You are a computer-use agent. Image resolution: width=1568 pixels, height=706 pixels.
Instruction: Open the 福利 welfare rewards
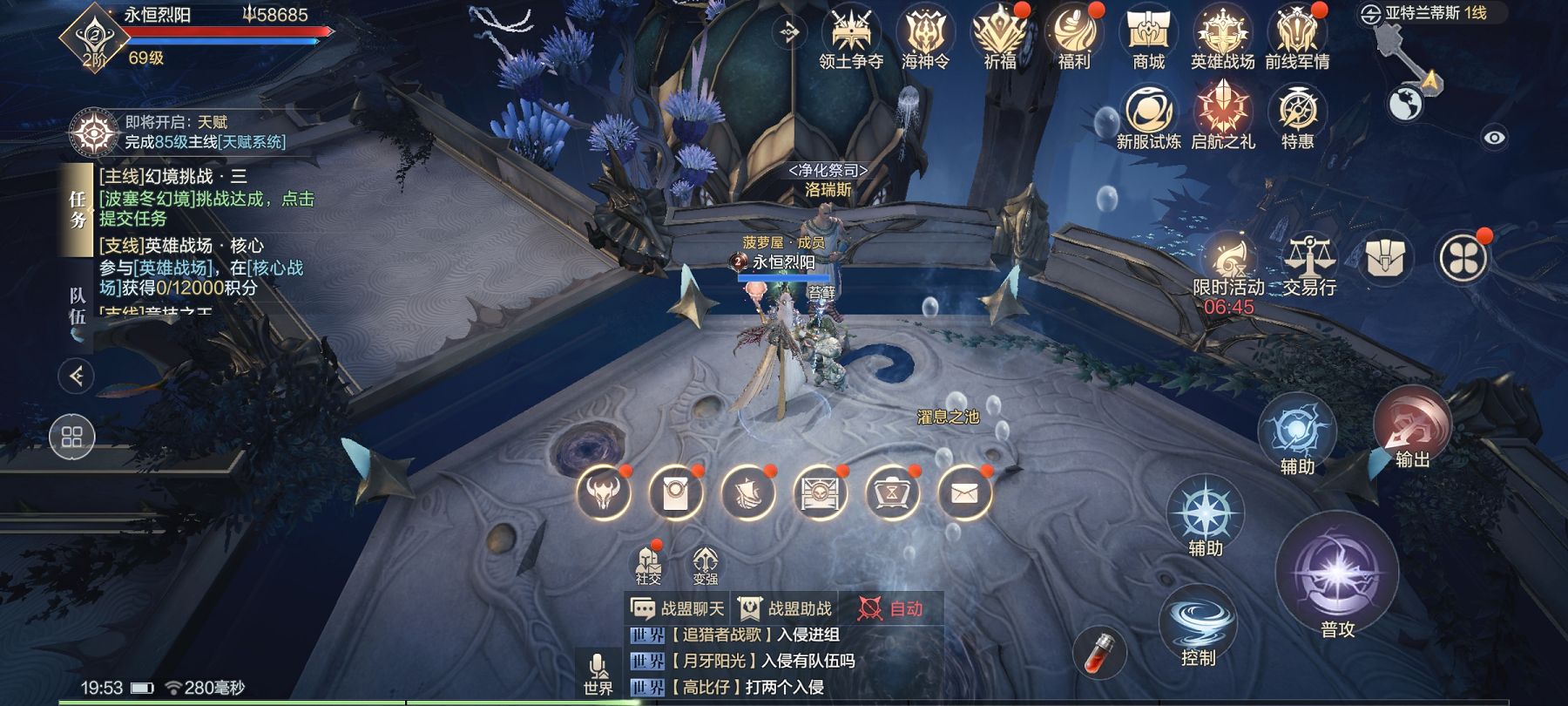(x=1074, y=35)
